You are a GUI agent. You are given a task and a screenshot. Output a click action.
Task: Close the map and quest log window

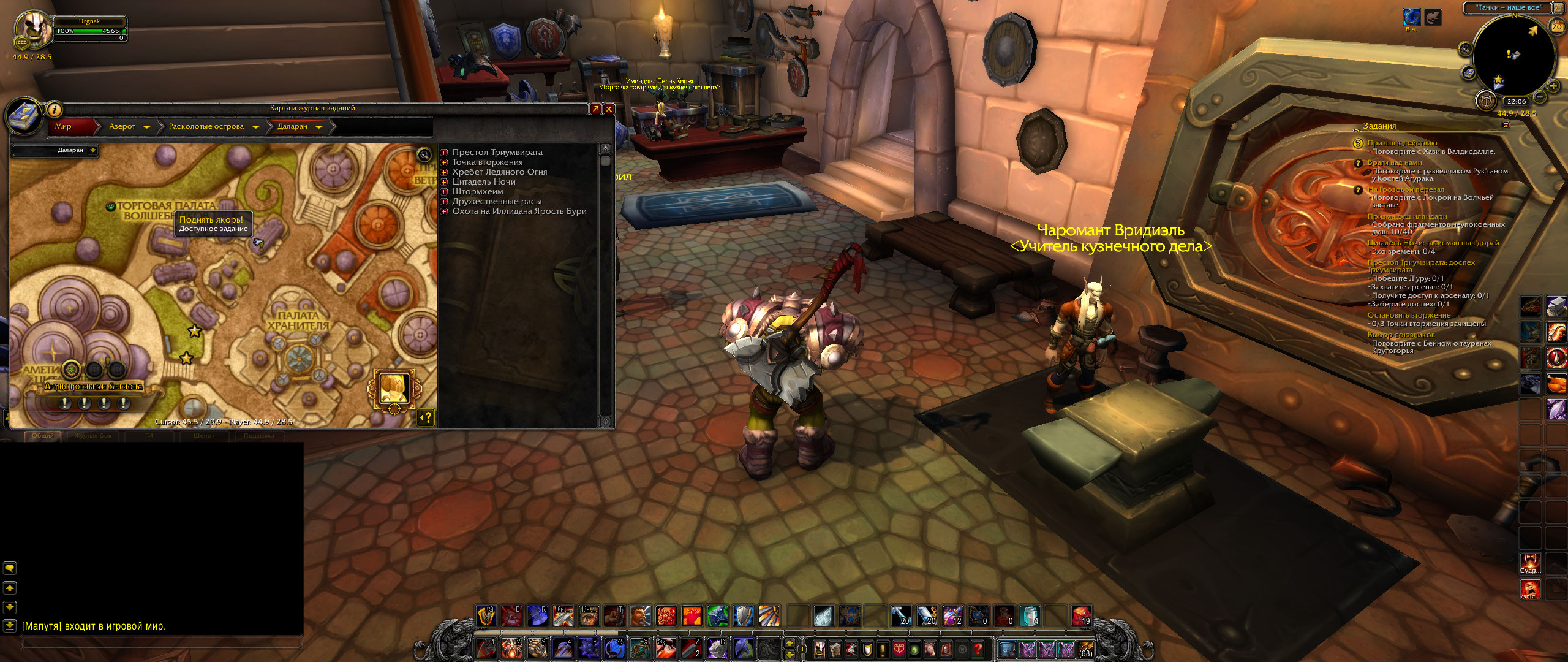point(609,108)
